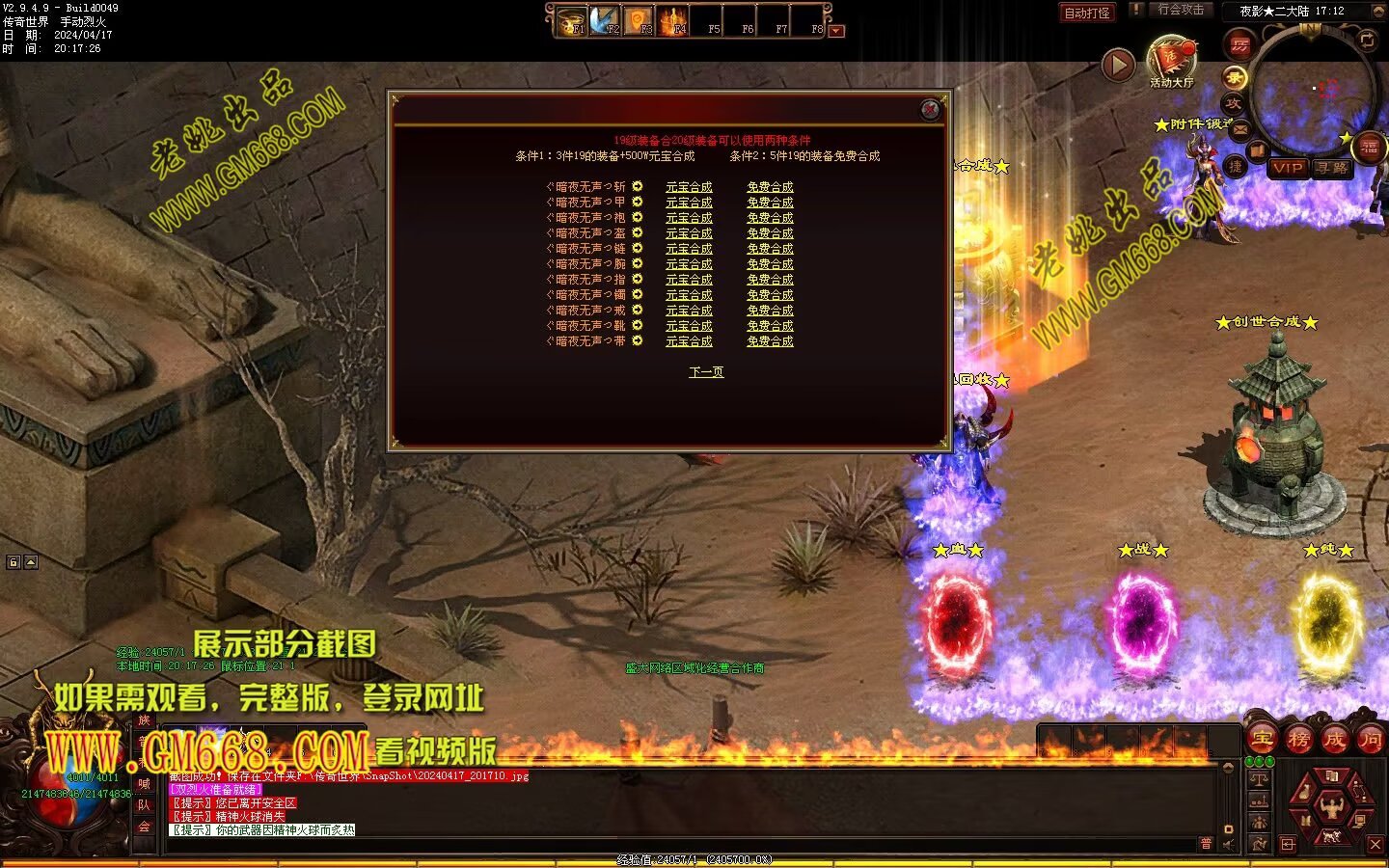Show the 榜 rankings button
The width and height of the screenshot is (1389, 868).
tap(1298, 740)
